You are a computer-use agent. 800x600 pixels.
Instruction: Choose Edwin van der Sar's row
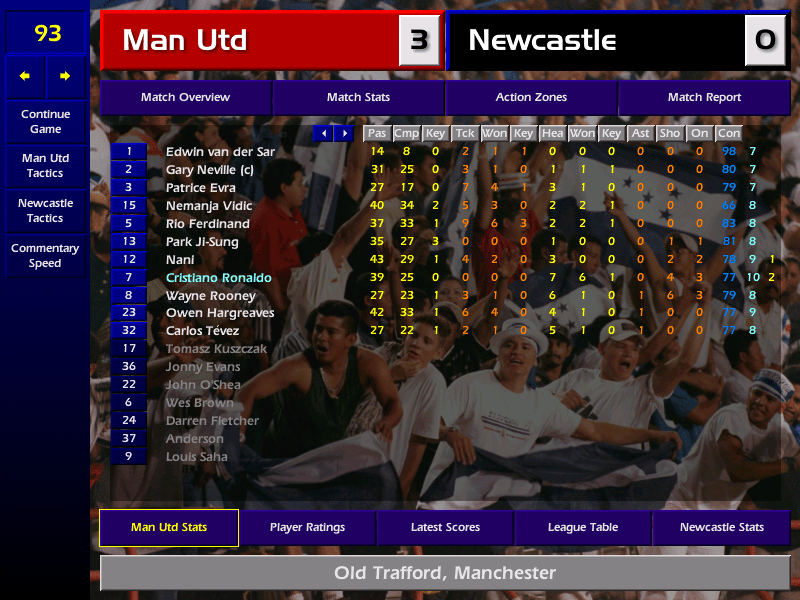pyautogui.click(x=219, y=151)
